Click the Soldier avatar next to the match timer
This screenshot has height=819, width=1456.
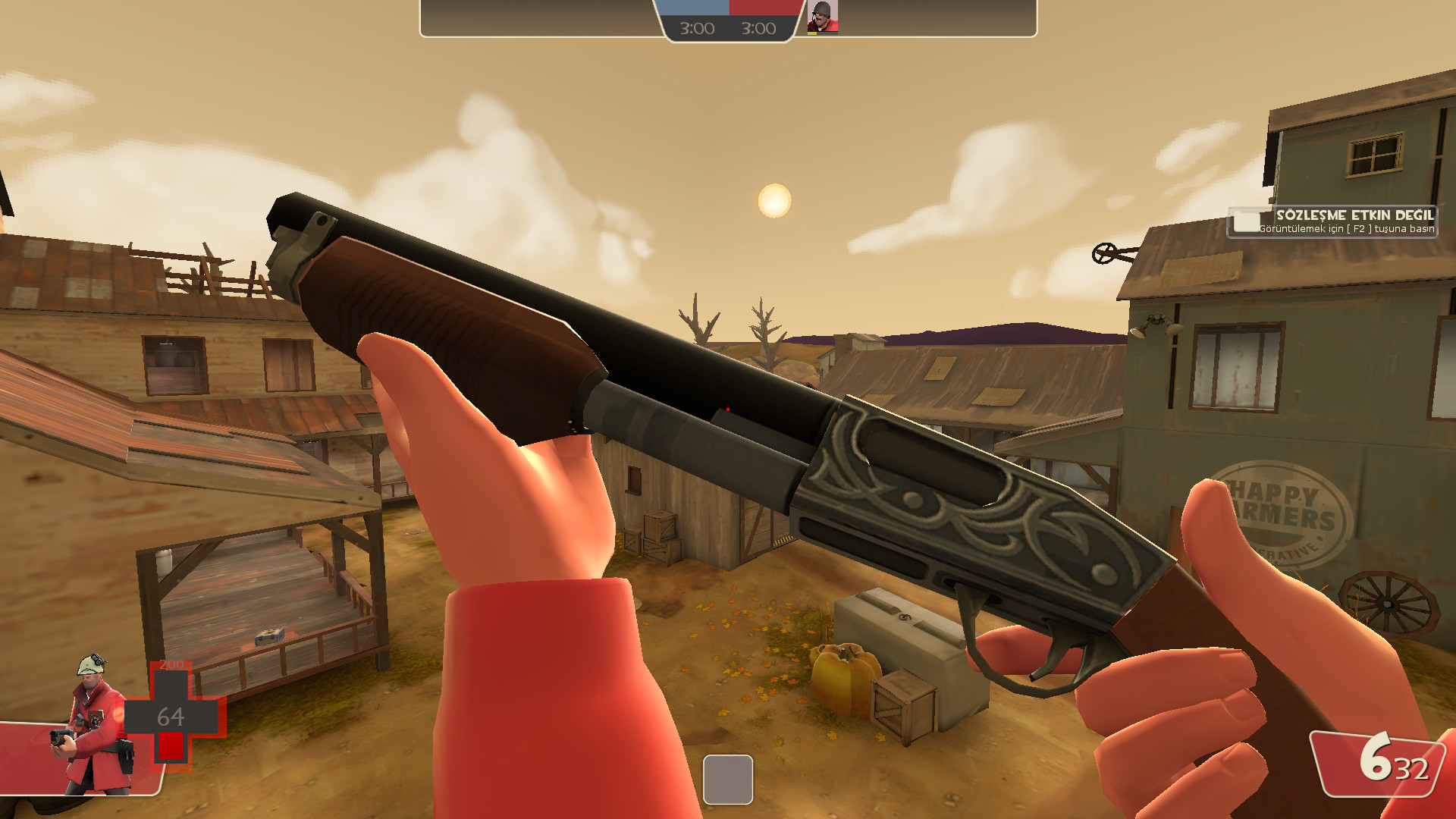coord(824,17)
